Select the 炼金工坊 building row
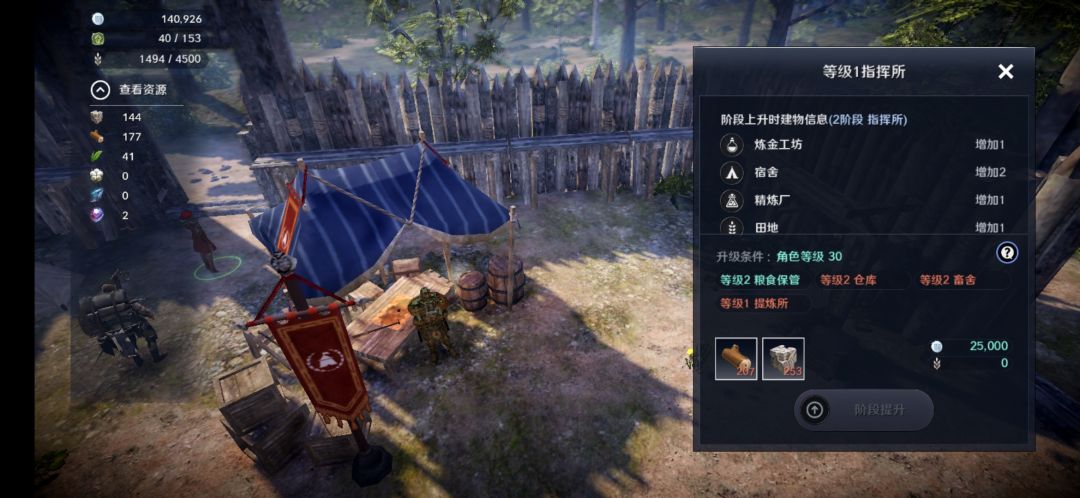1080x498 pixels. click(862, 145)
